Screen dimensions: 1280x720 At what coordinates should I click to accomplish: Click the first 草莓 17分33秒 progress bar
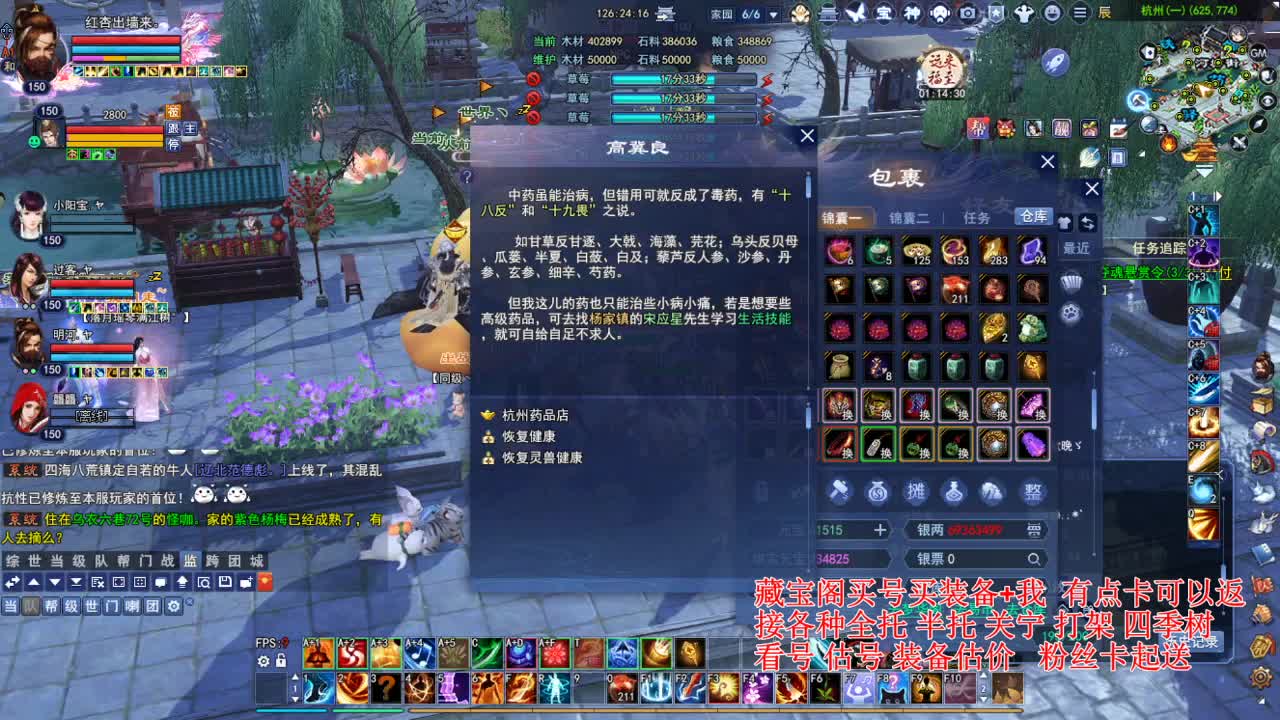(683, 79)
